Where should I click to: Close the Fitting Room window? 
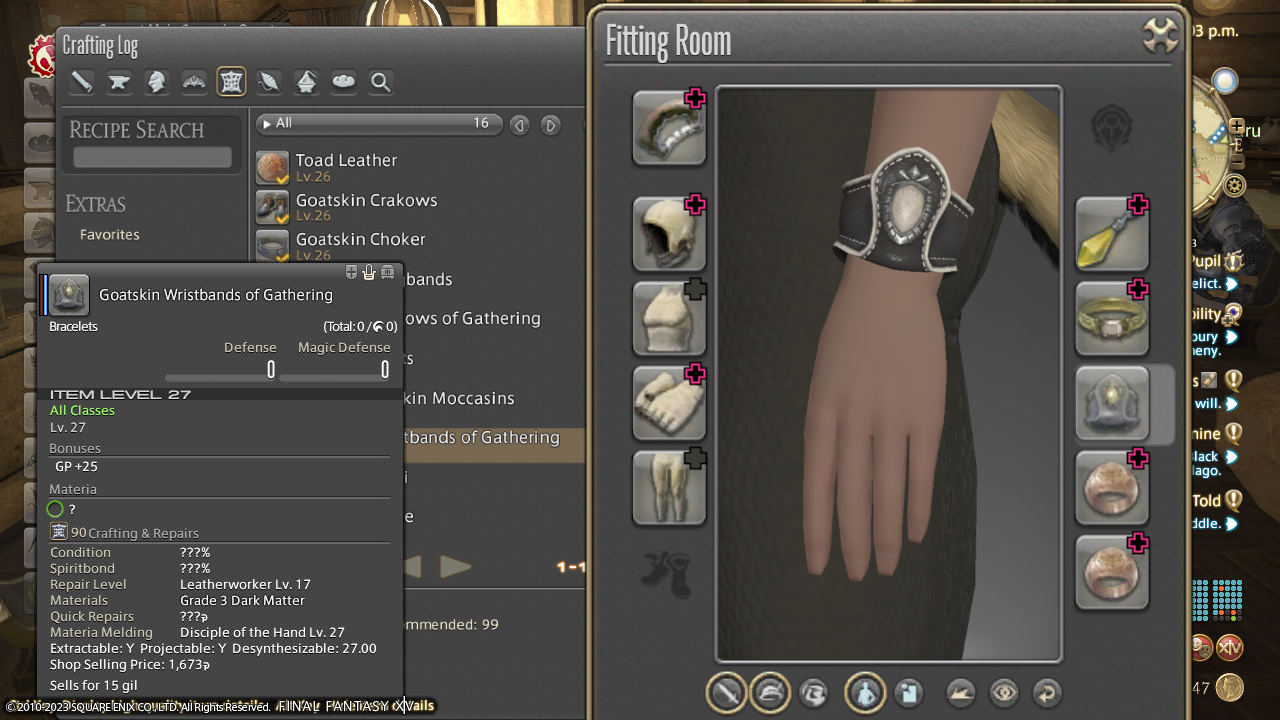pos(1159,37)
